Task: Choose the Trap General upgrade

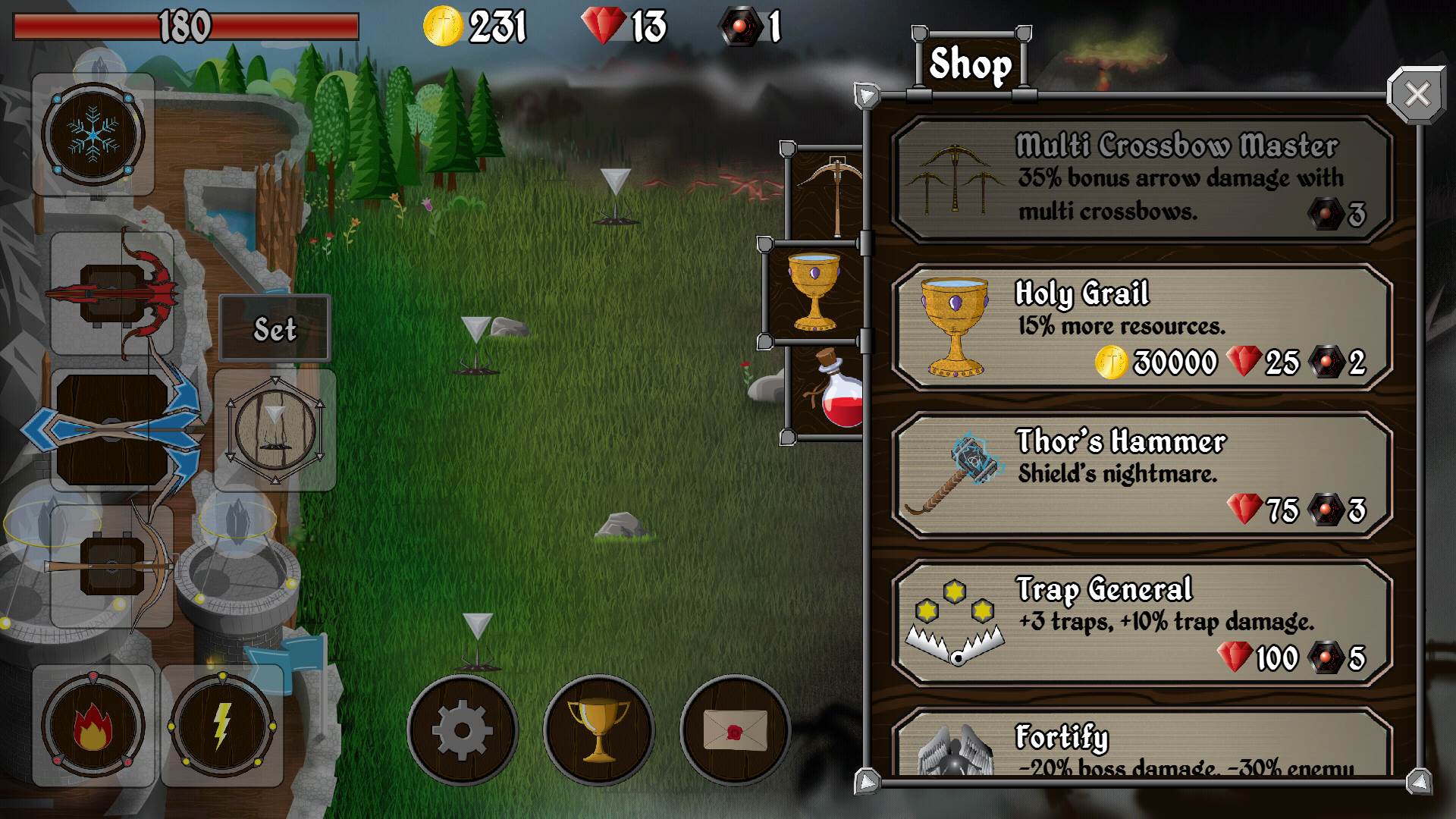Action: pyautogui.click(x=1141, y=623)
